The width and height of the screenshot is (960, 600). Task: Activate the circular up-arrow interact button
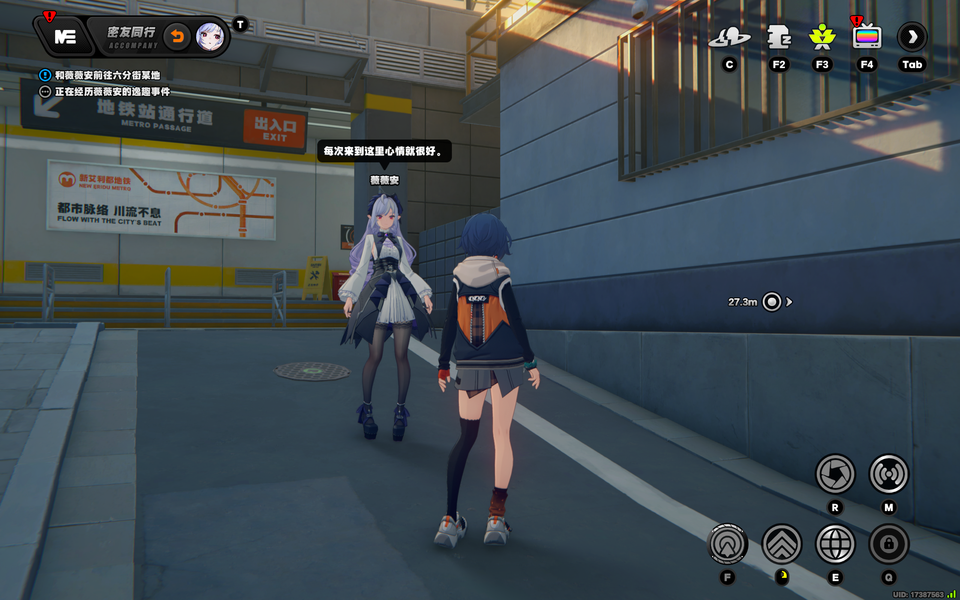click(x=727, y=544)
